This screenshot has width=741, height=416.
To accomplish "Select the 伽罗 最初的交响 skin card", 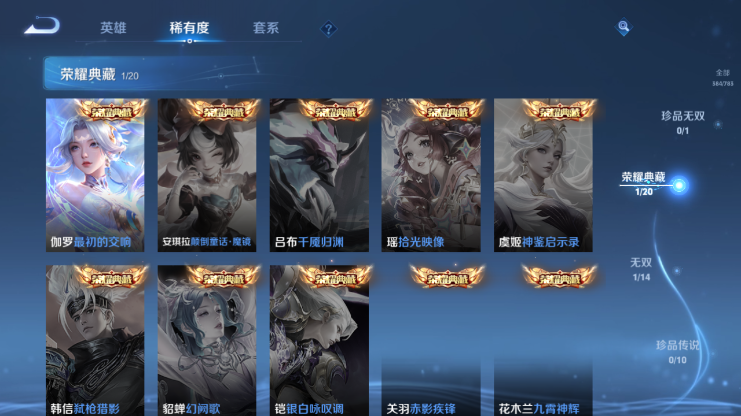I will (x=95, y=175).
